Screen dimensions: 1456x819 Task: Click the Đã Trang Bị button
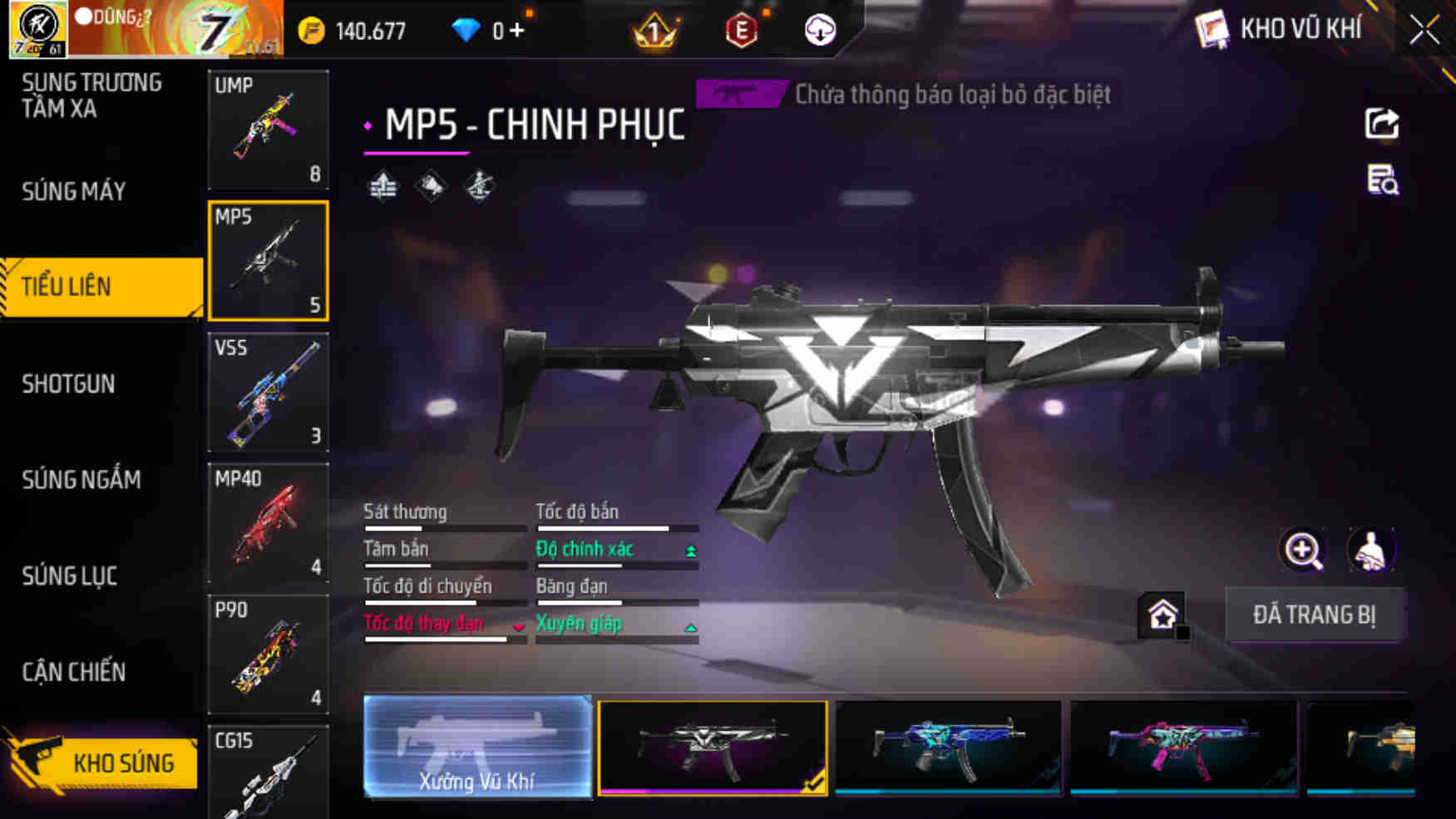[x=1315, y=614]
